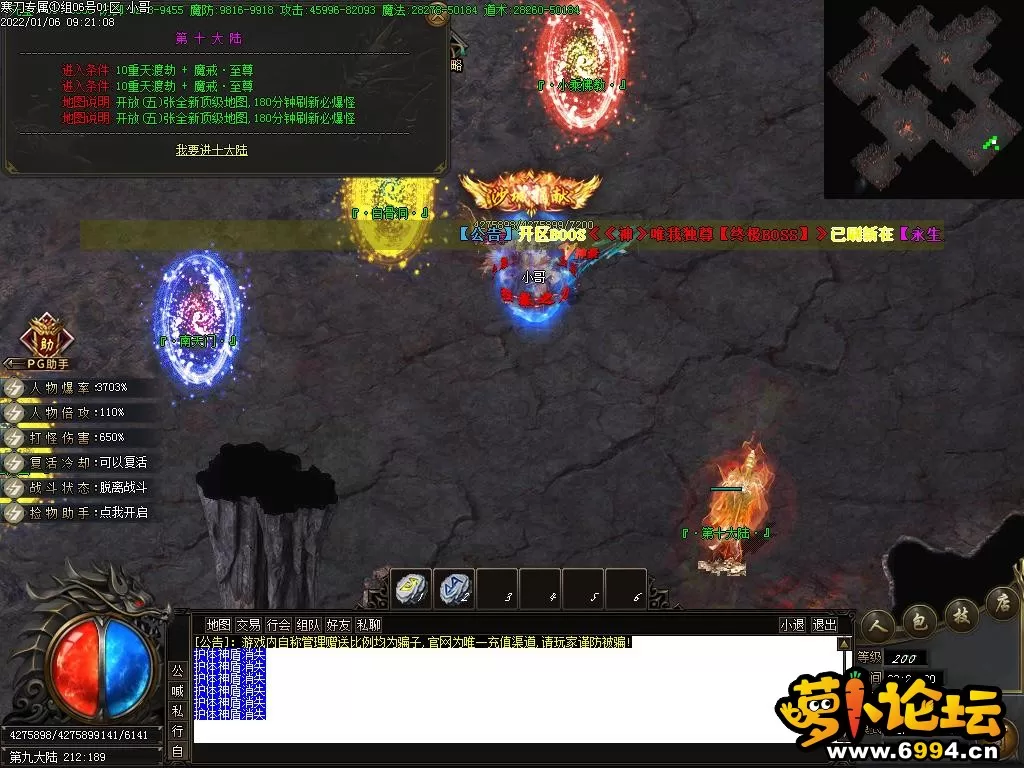
Task: Show the 好友 friends list
Action: [x=338, y=625]
